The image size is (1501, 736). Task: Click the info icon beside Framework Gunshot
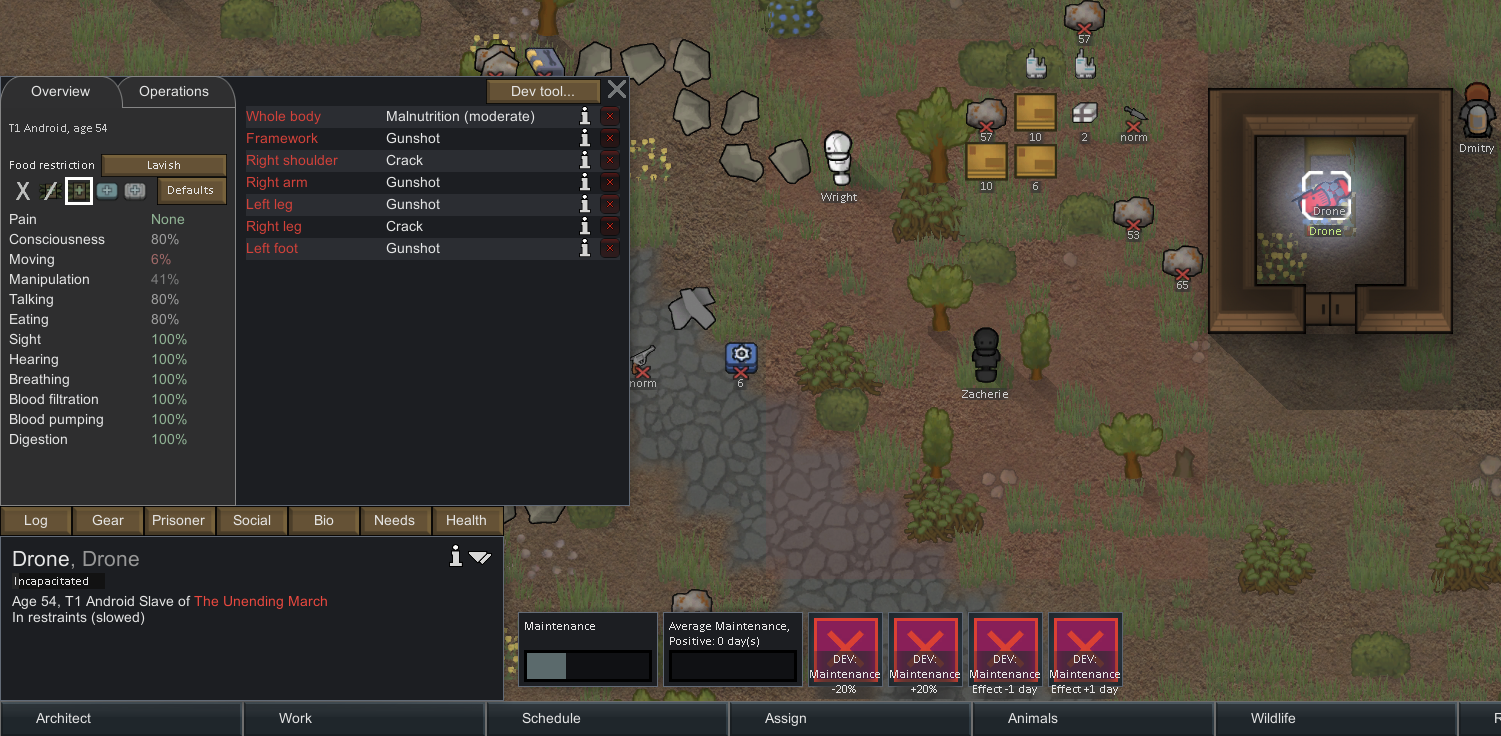pyautogui.click(x=585, y=138)
